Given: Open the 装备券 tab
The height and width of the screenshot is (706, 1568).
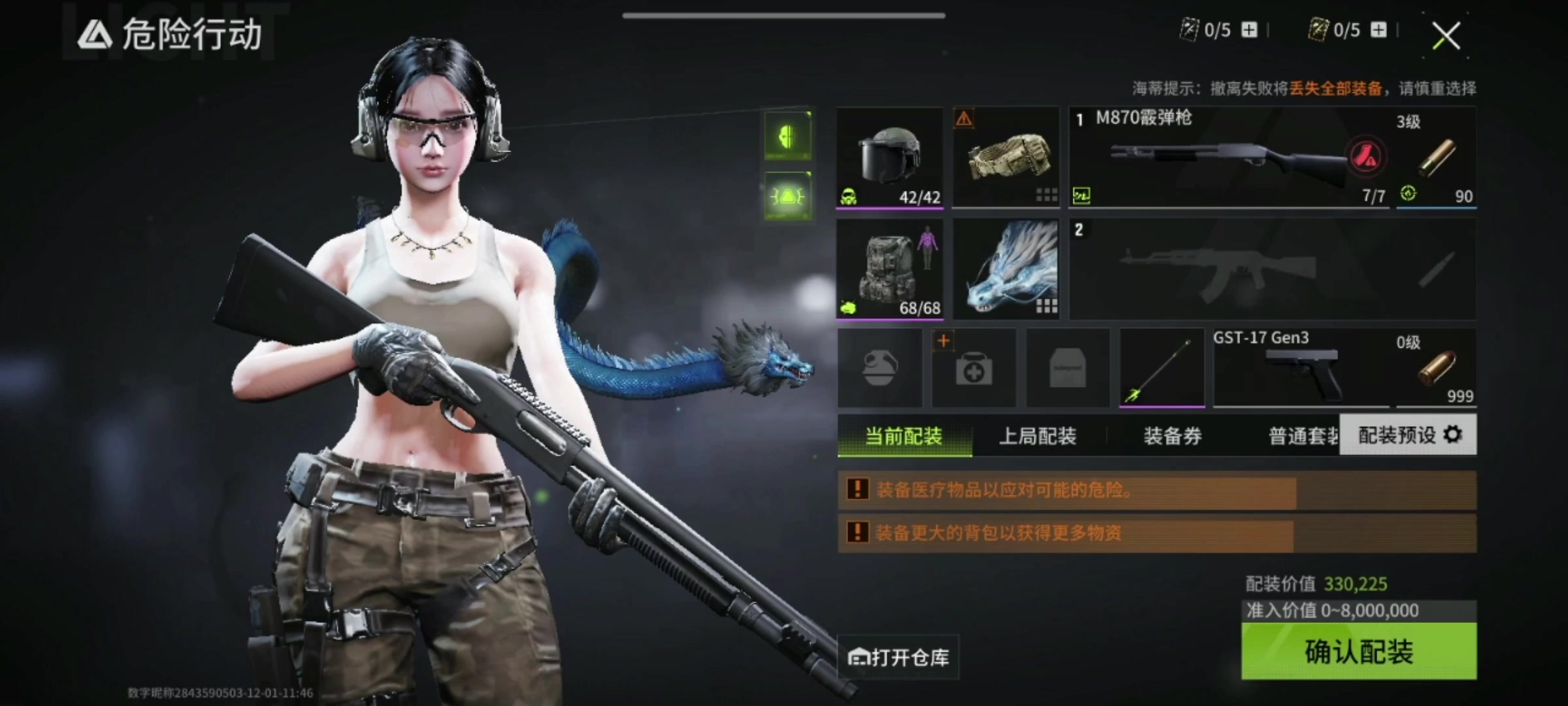Looking at the screenshot, I should coord(1172,436).
